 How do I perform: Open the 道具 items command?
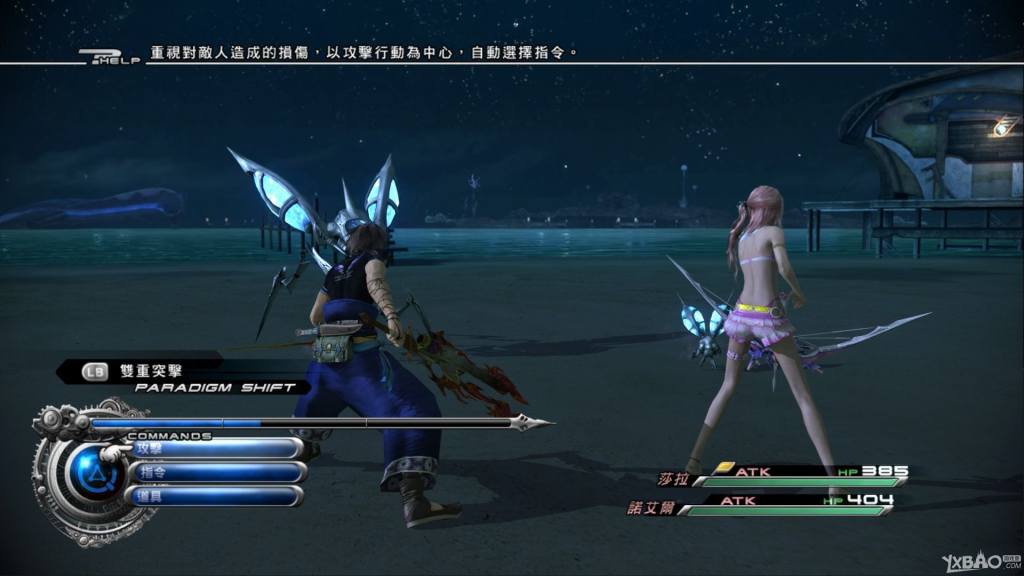tap(213, 496)
